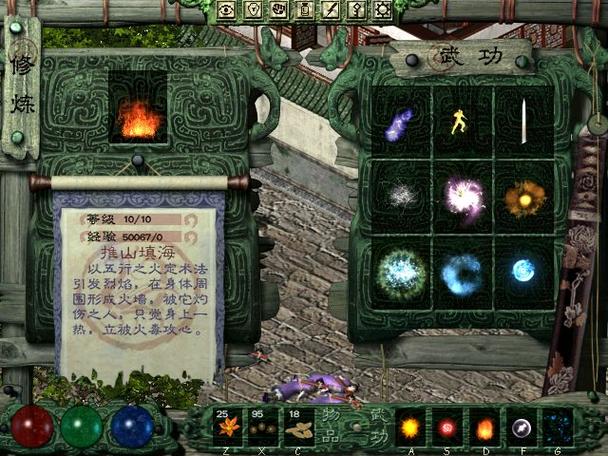The height and width of the screenshot is (456, 608).
Task: Choose the blue swirling vortex skill
Action: point(462,270)
